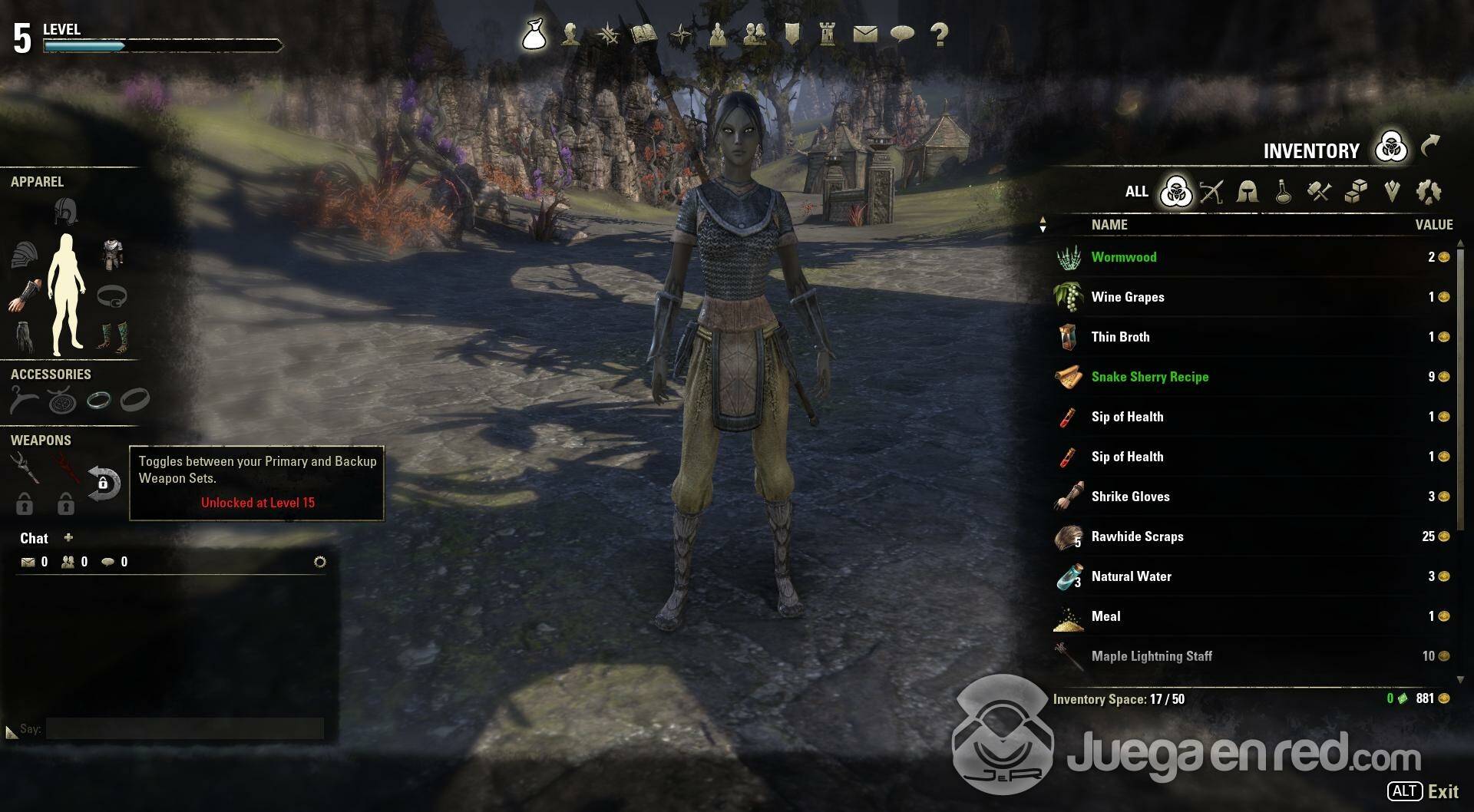The image size is (1474, 812).
Task: Select the equipped boots apparel slot
Action: pos(113,336)
